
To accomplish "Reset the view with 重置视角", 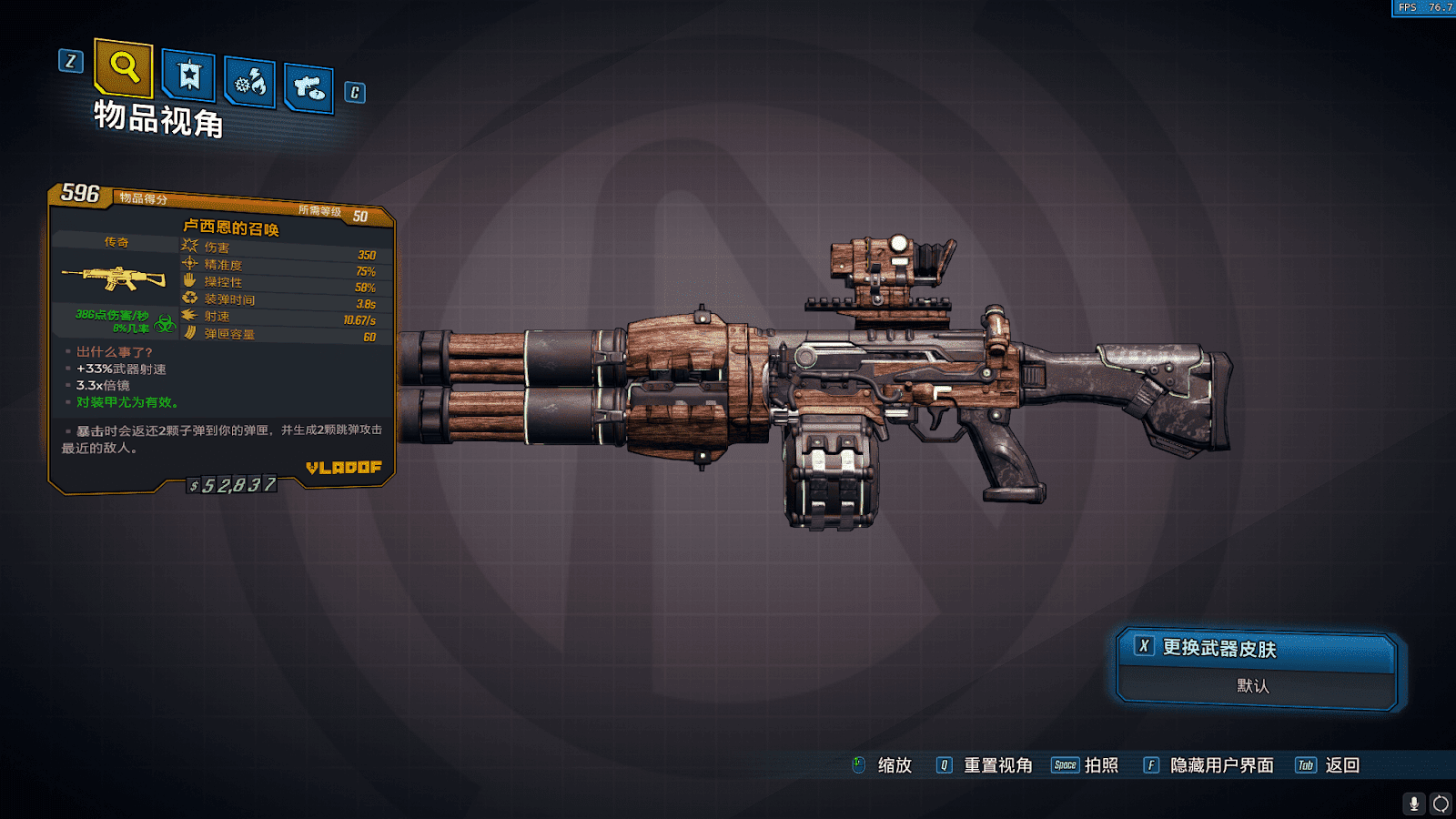I will point(997,765).
